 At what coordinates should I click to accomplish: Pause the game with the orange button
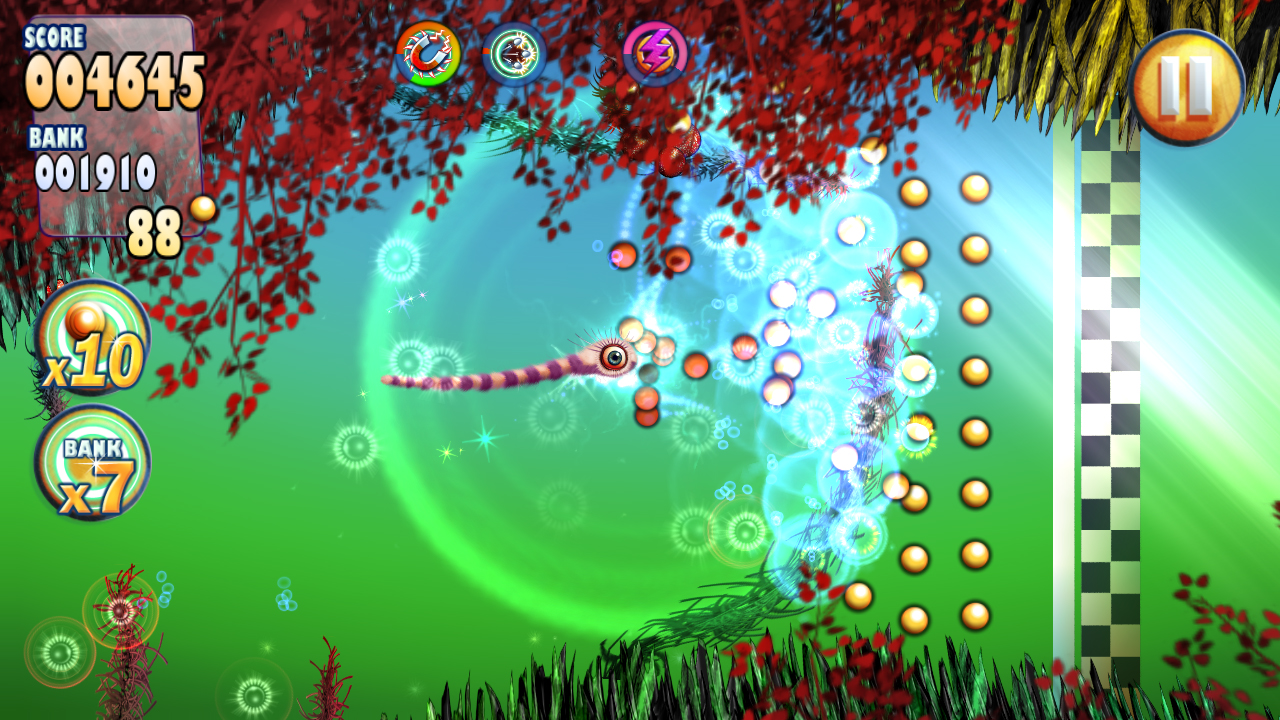1187,87
